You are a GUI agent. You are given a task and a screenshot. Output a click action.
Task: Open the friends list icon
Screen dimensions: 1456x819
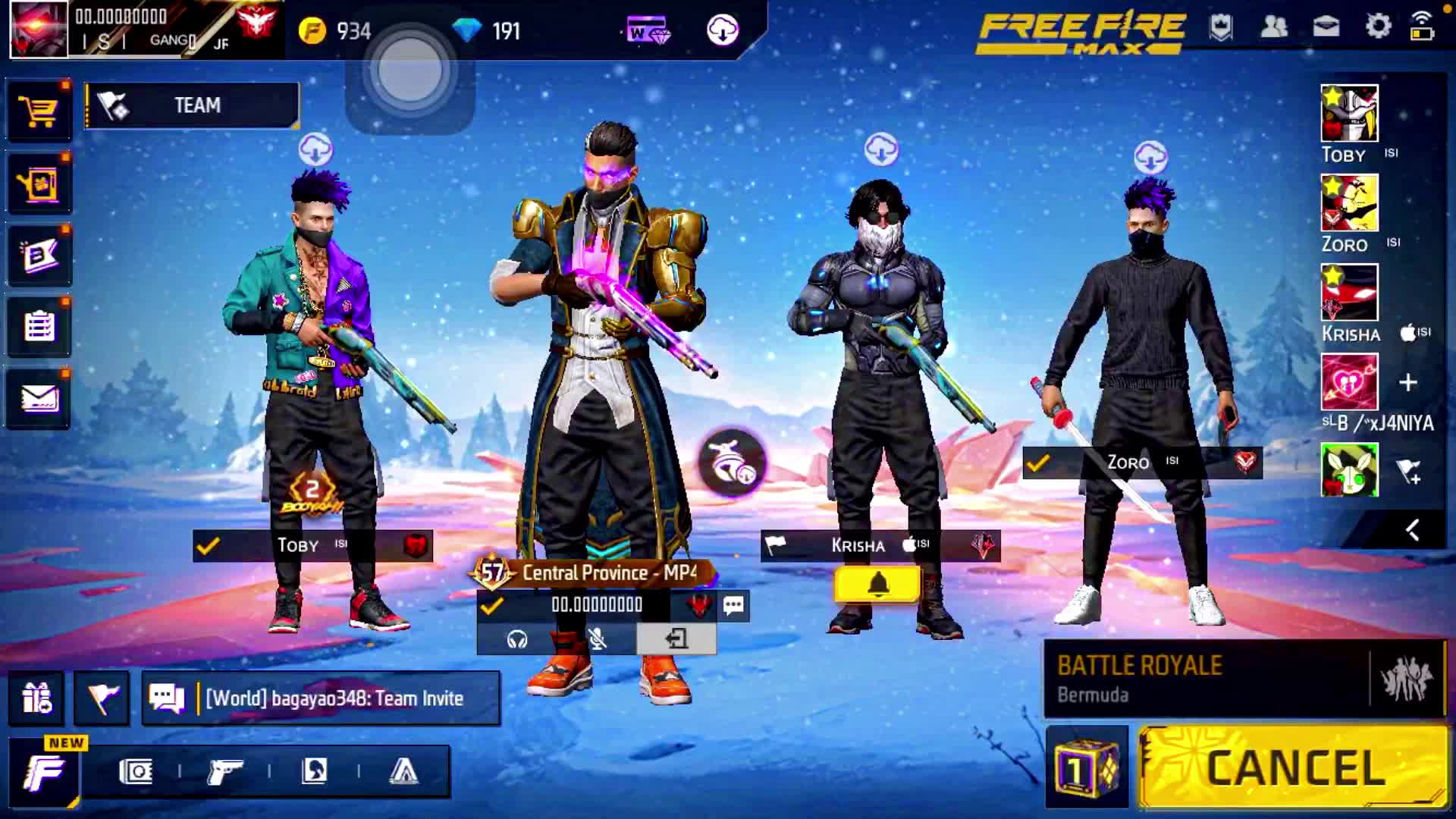pos(1273,27)
